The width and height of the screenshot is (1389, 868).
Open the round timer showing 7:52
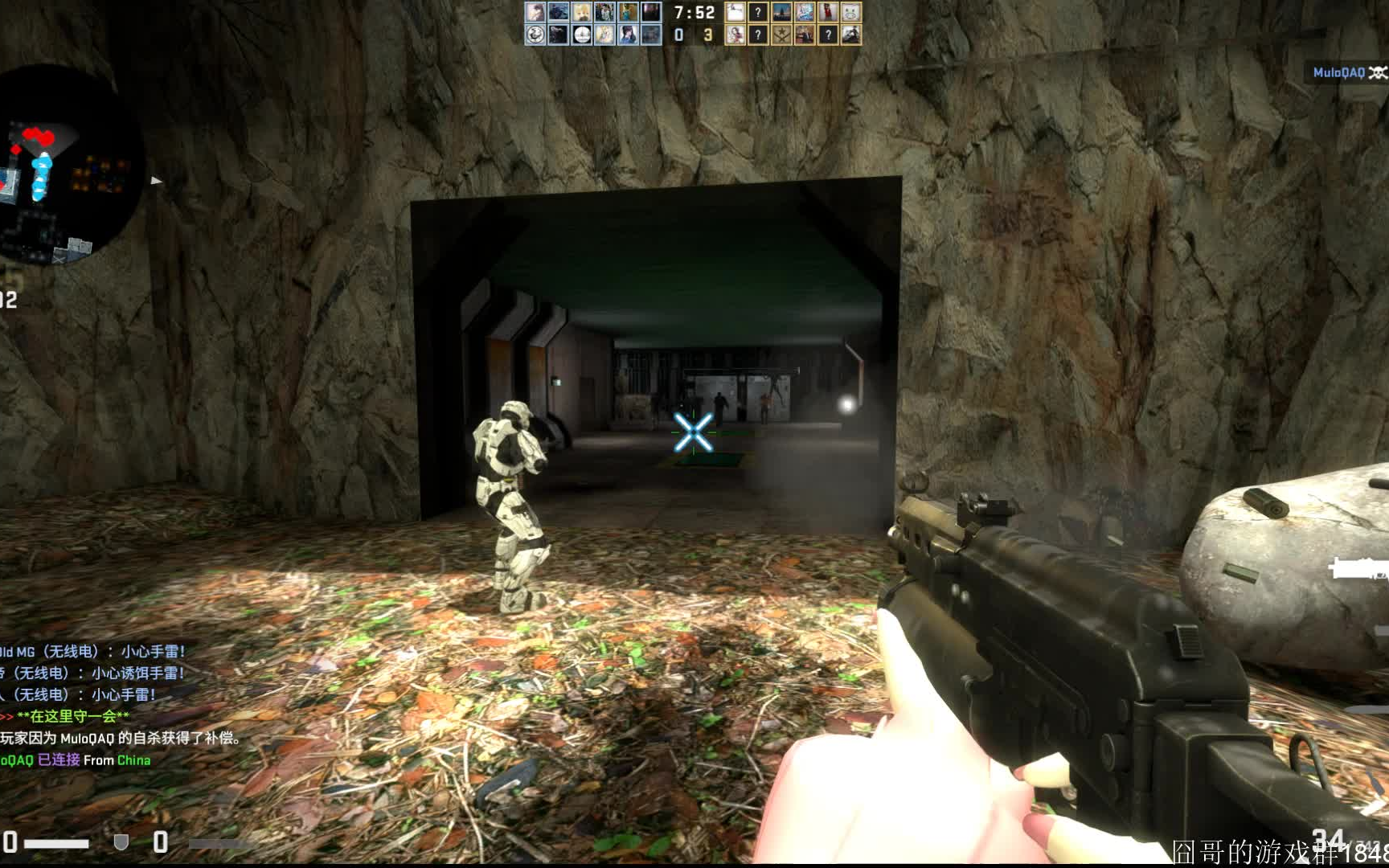click(x=694, y=13)
